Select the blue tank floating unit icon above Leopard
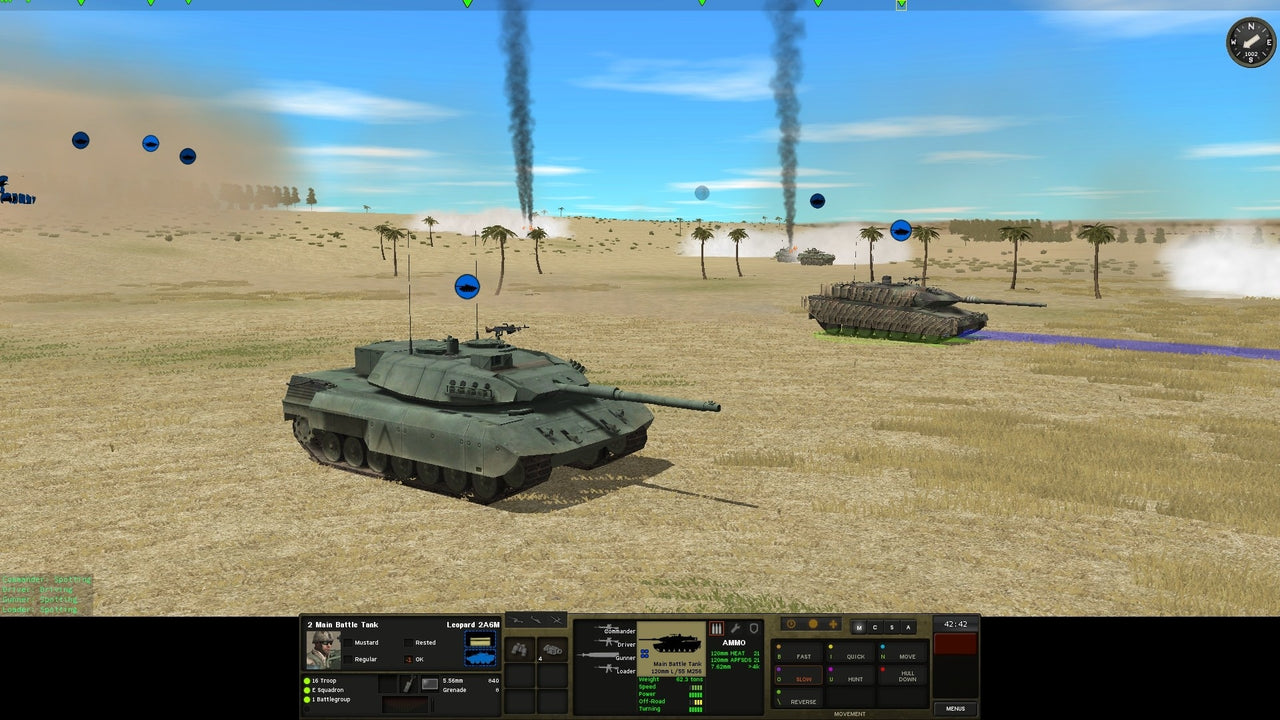 [x=466, y=286]
